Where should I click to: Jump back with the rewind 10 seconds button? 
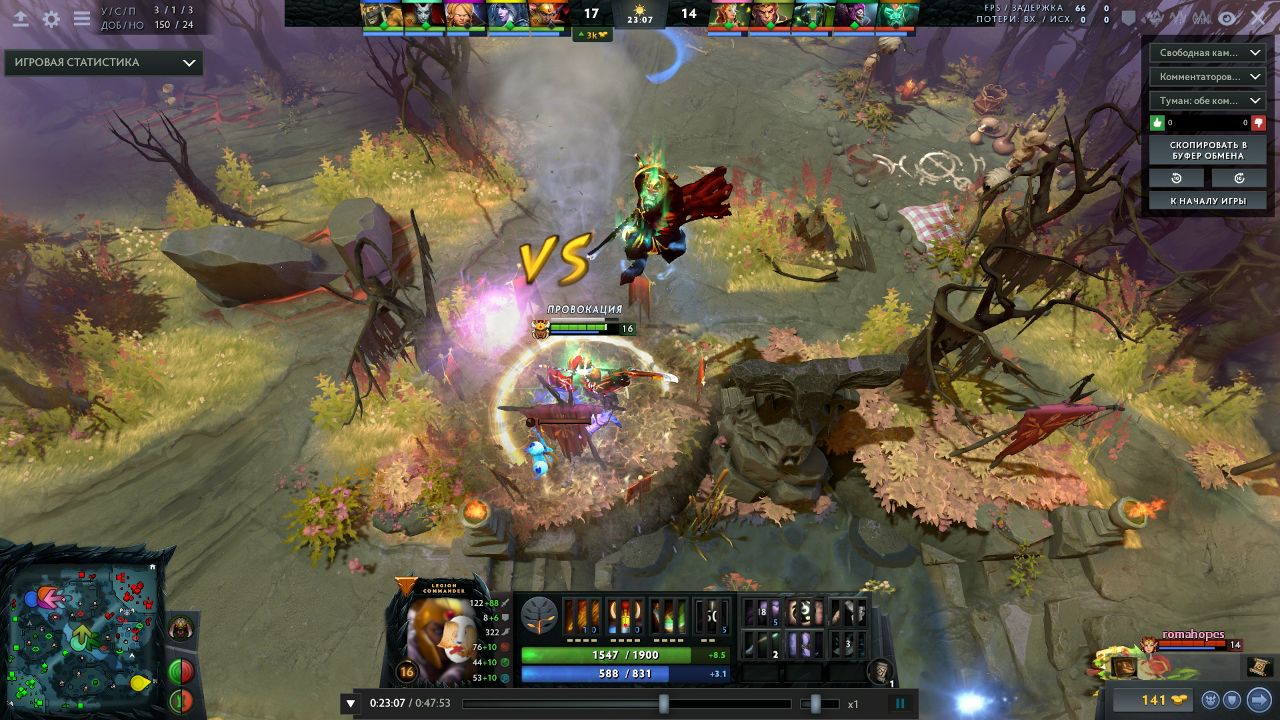[1177, 178]
